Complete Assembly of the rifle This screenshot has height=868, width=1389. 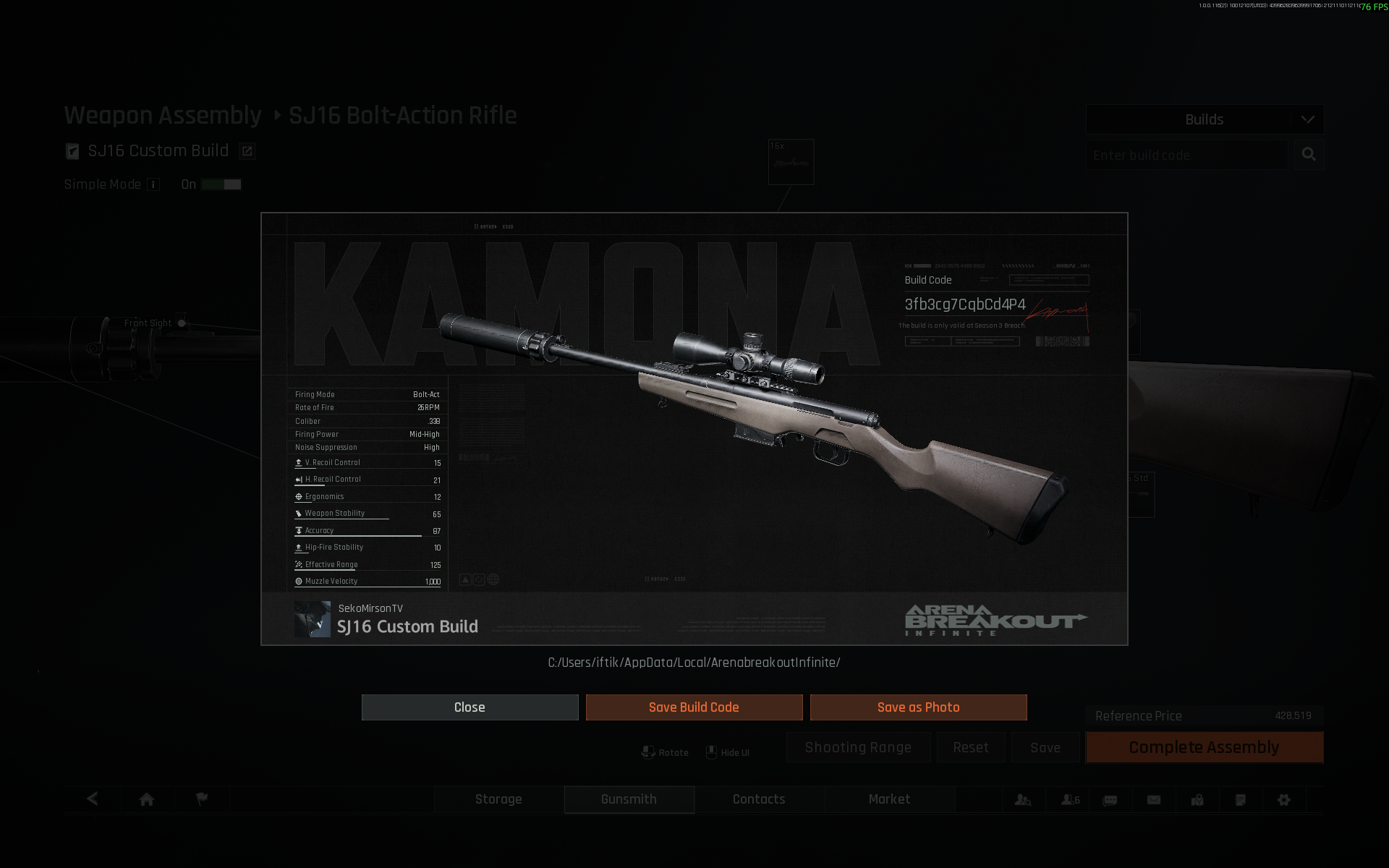pyautogui.click(x=1204, y=748)
